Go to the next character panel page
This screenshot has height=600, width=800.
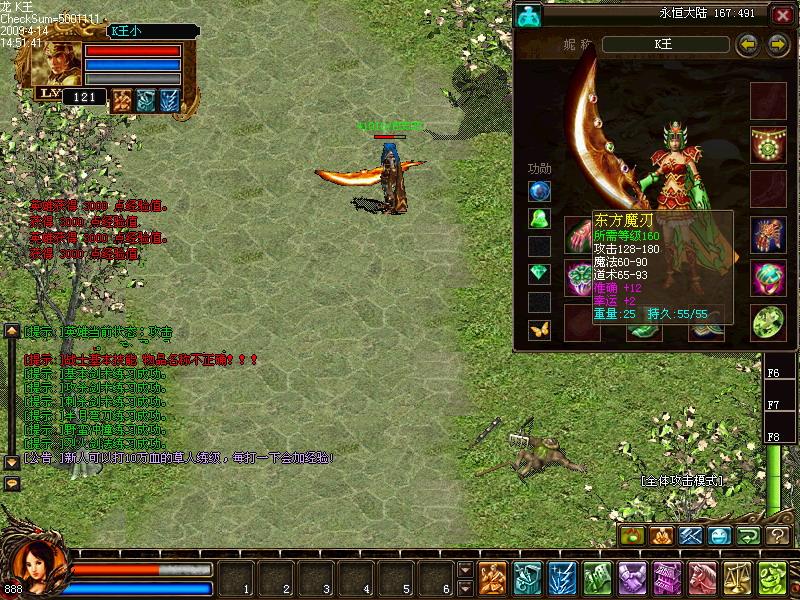[777, 44]
